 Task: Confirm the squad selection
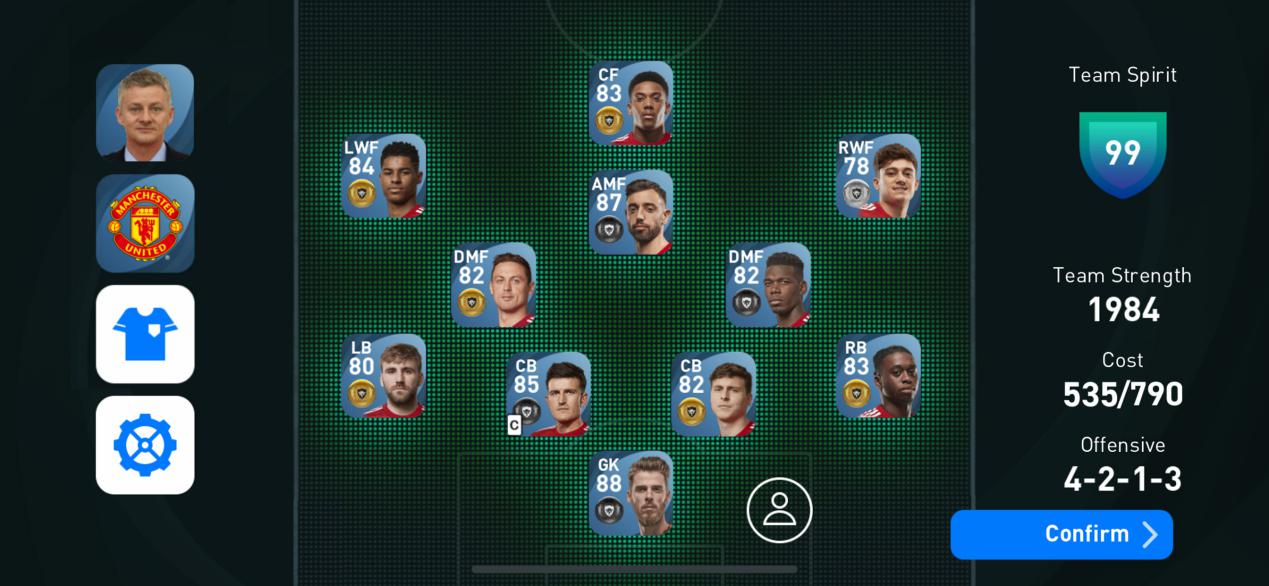coord(1061,534)
